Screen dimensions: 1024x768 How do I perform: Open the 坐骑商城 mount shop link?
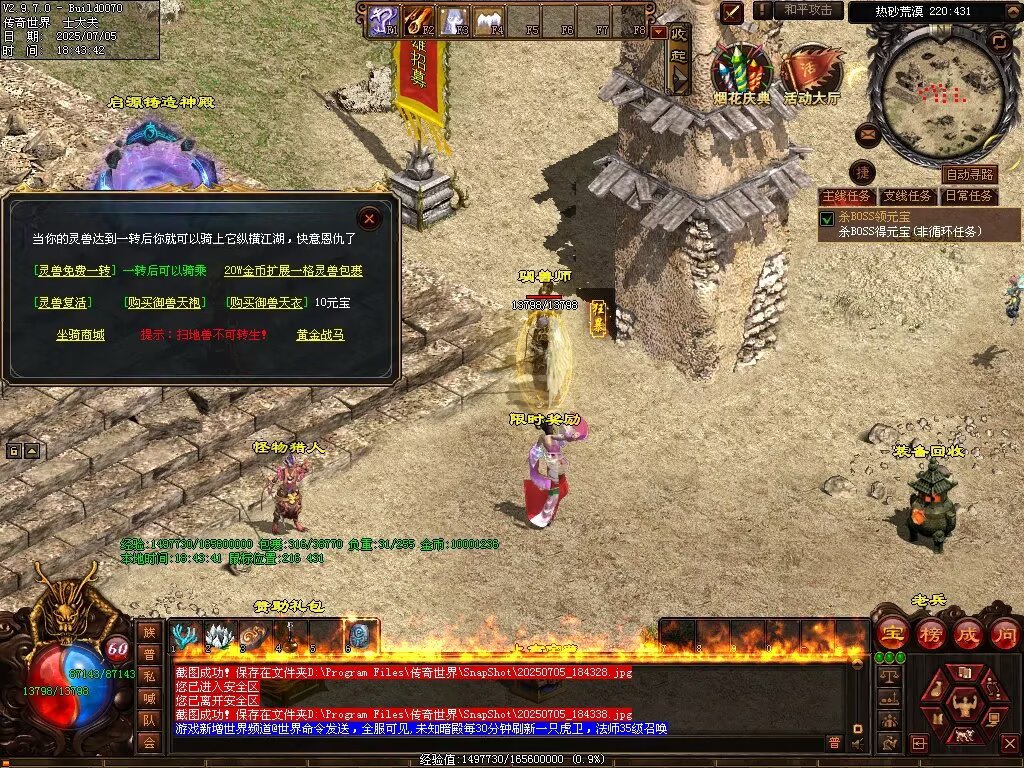[x=80, y=335]
